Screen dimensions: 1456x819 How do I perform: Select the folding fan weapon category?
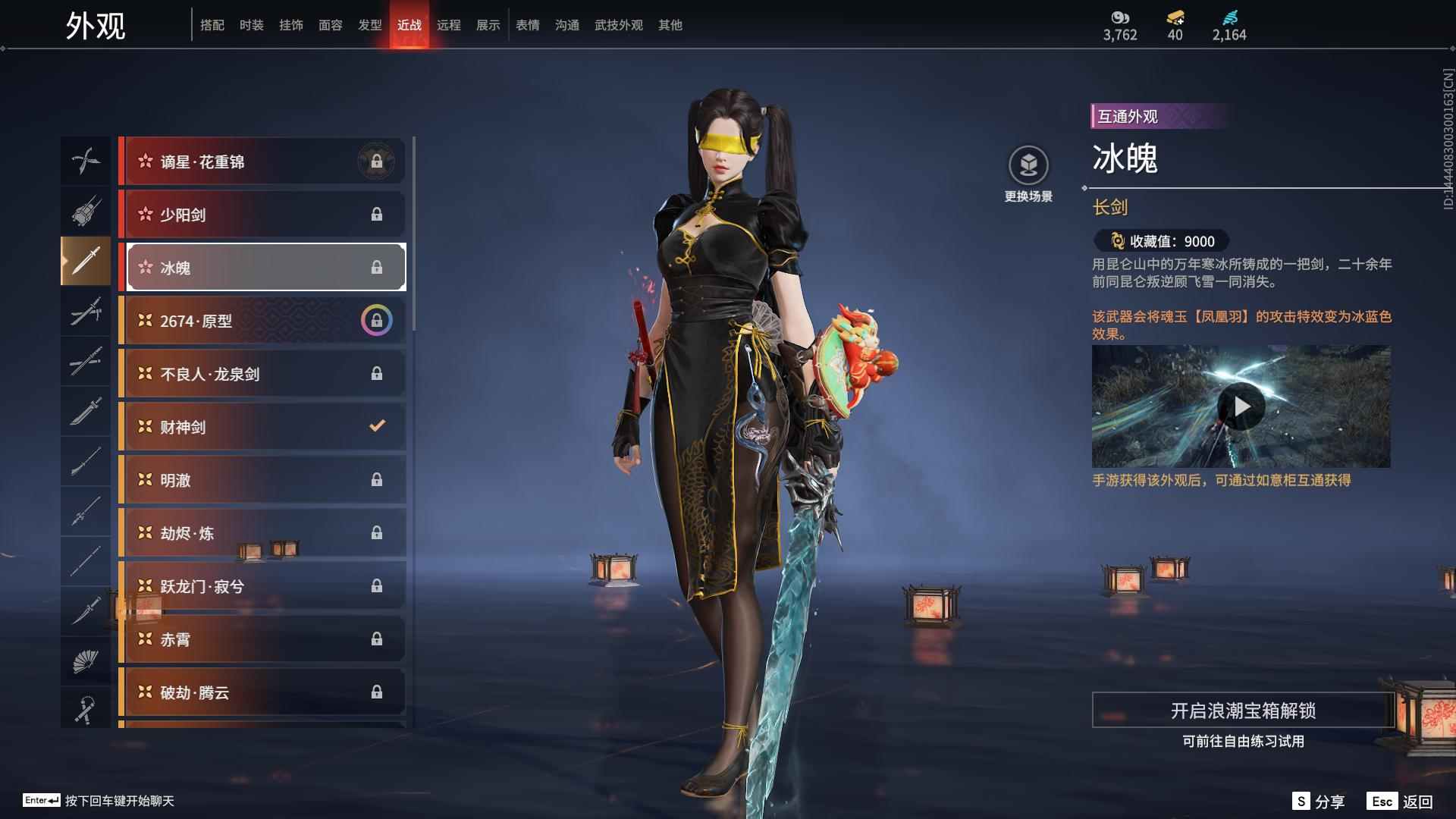coord(86,661)
